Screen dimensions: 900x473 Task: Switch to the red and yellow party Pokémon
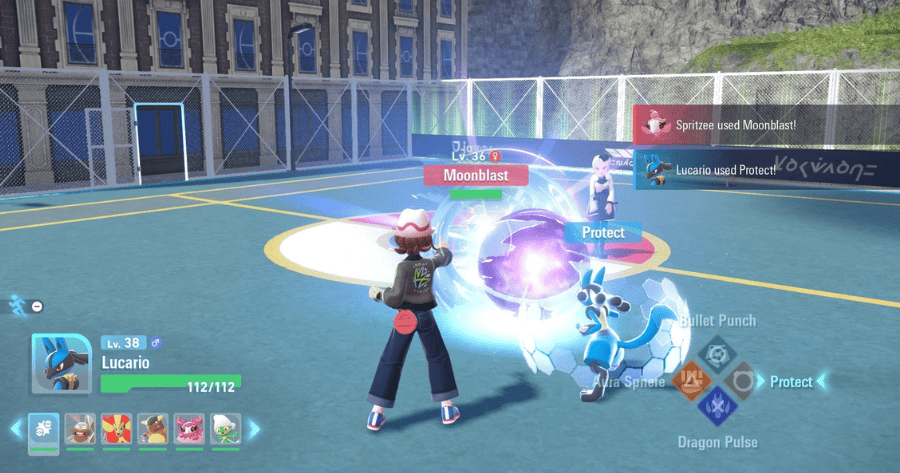[x=116, y=429]
